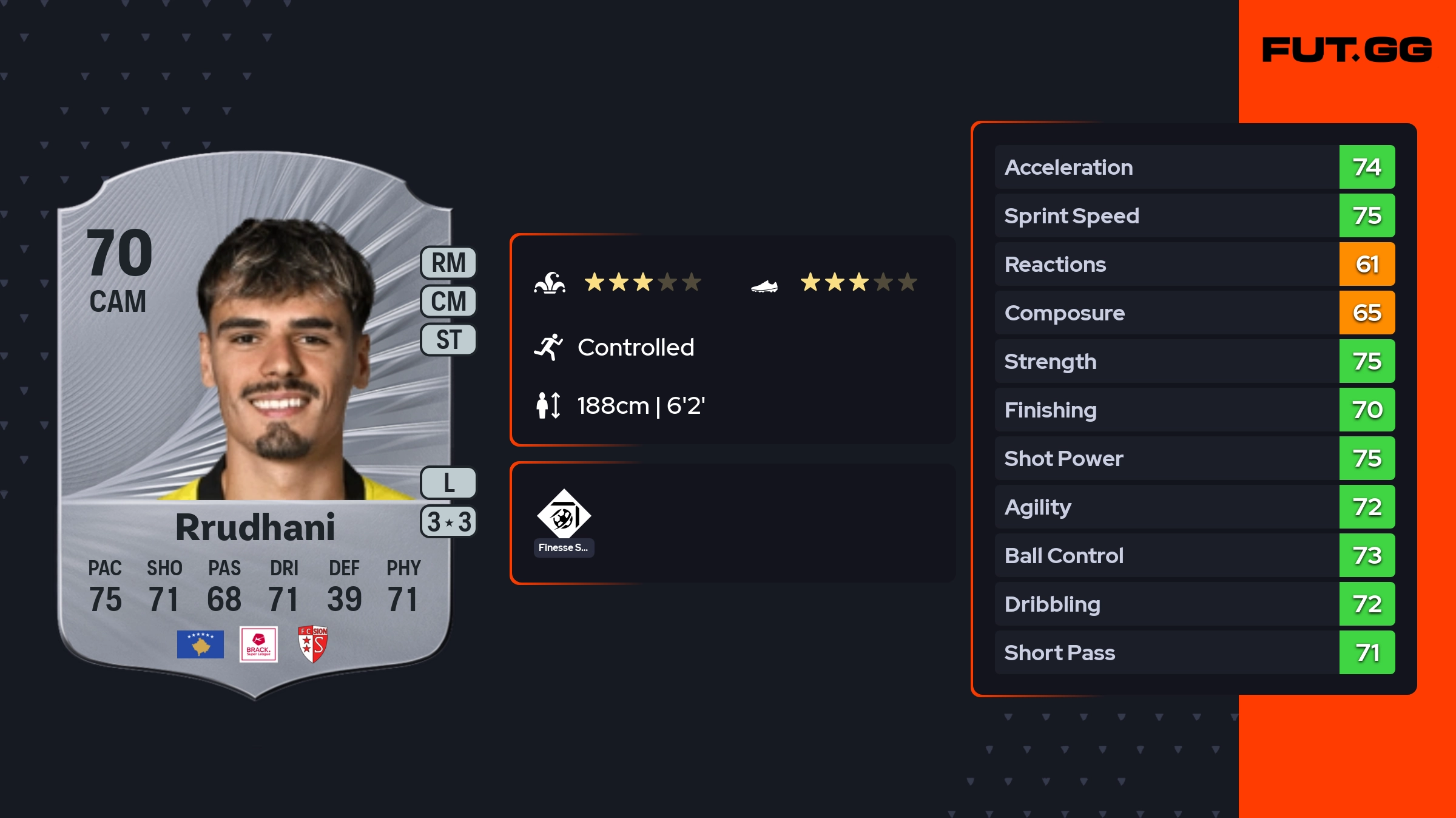The height and width of the screenshot is (818, 1456).
Task: Click the Brack Super League badge
Action: point(258,644)
